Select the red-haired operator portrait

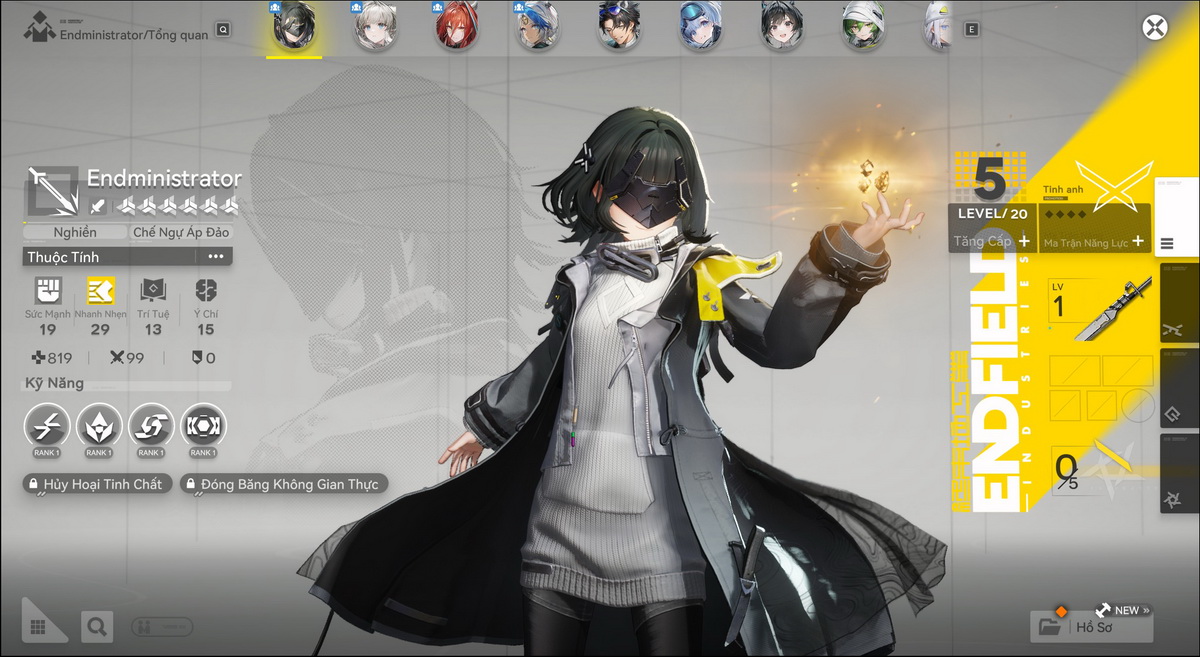click(x=457, y=27)
